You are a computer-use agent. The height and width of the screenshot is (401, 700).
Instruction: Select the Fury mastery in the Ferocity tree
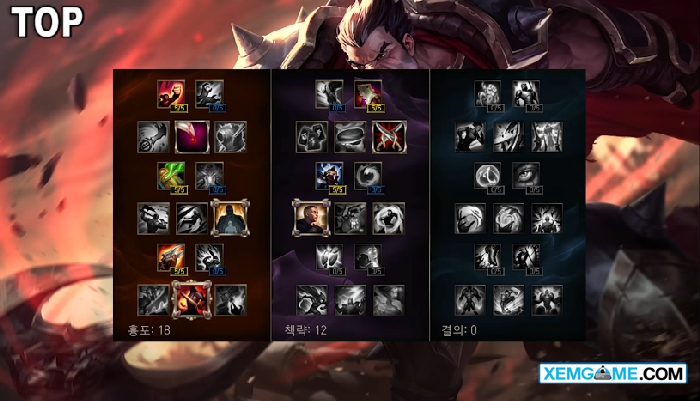click(x=171, y=94)
